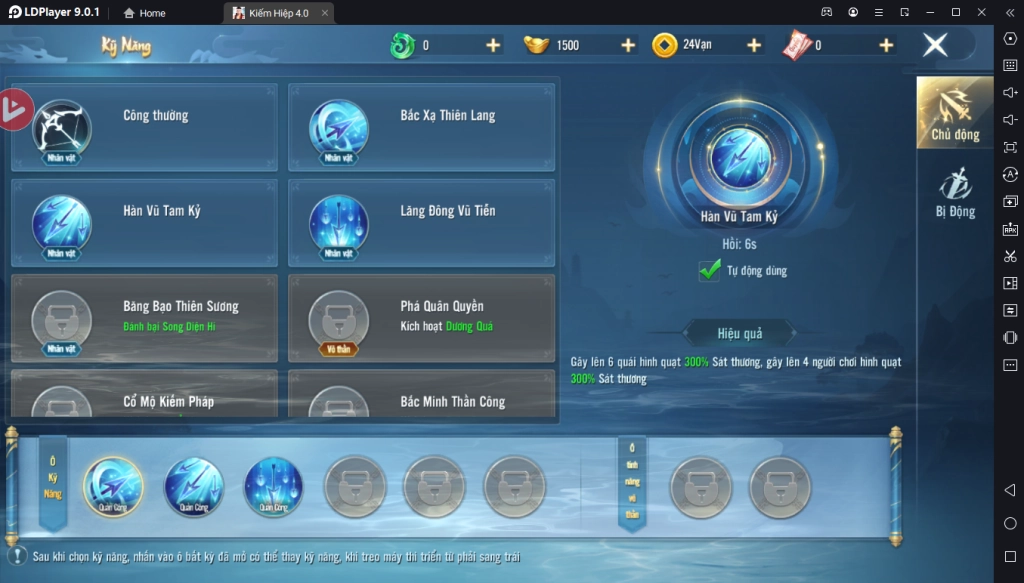Open locked skill Băng Bạo Thiên Sương
1024x583 pixels.
point(143,318)
